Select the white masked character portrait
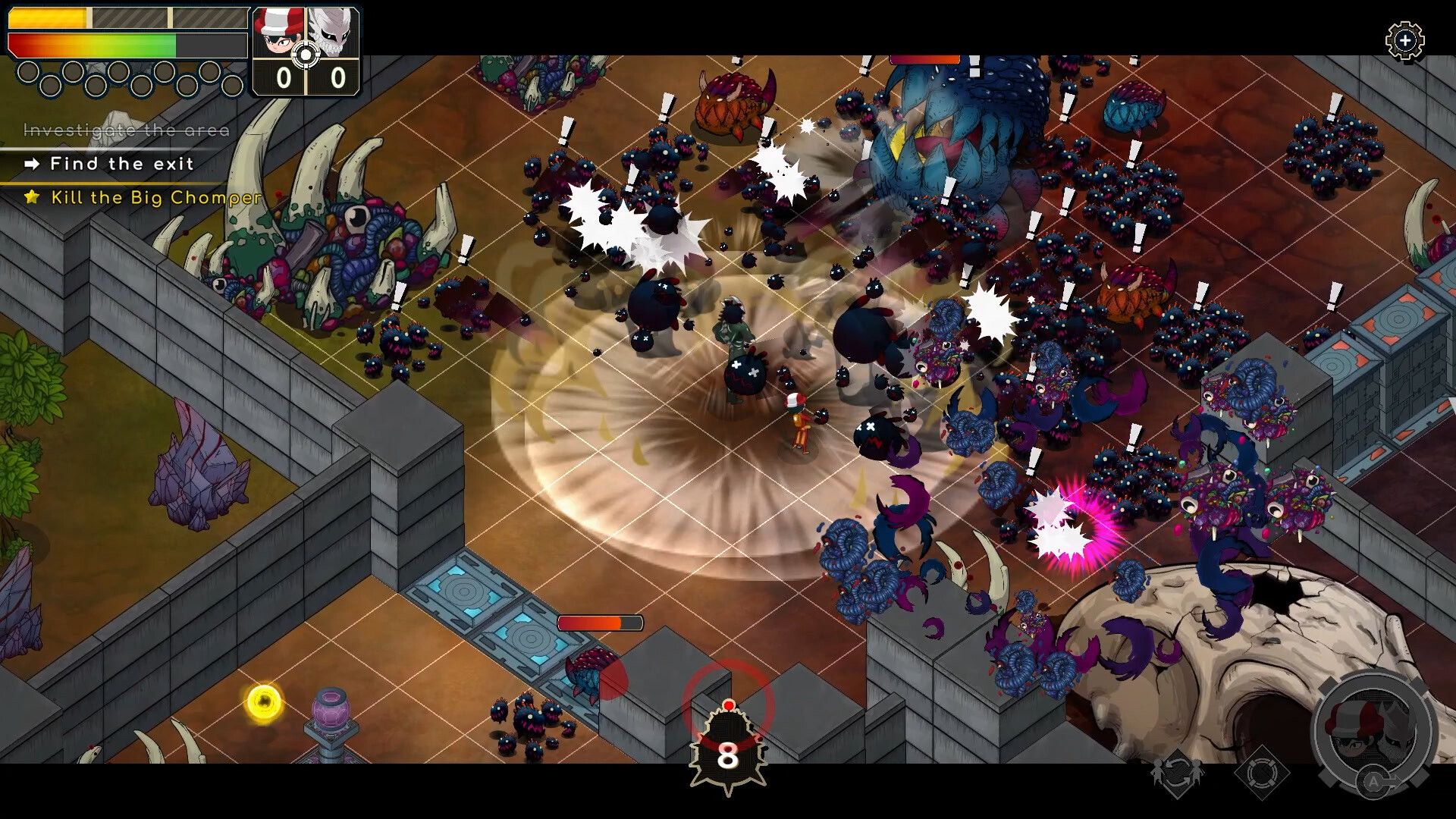This screenshot has height=819, width=1456. pyautogui.click(x=334, y=32)
